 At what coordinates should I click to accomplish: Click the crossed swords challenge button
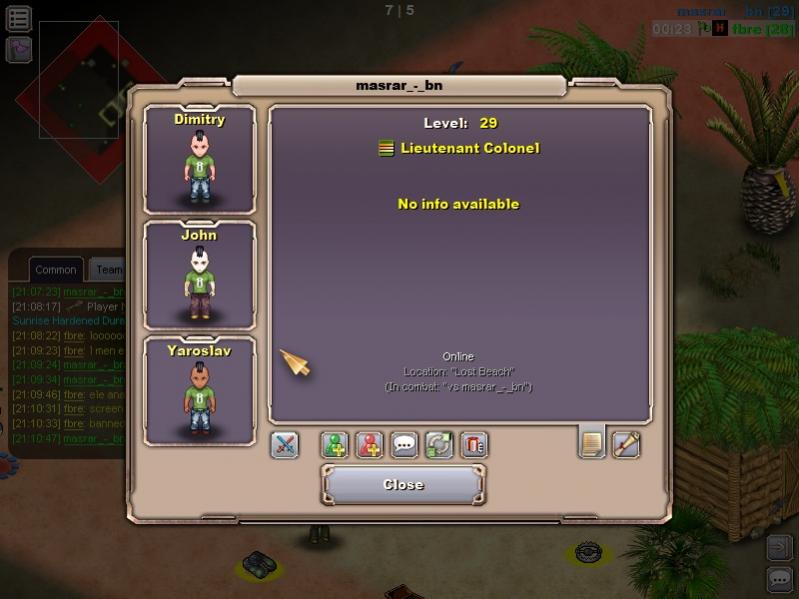pos(285,445)
